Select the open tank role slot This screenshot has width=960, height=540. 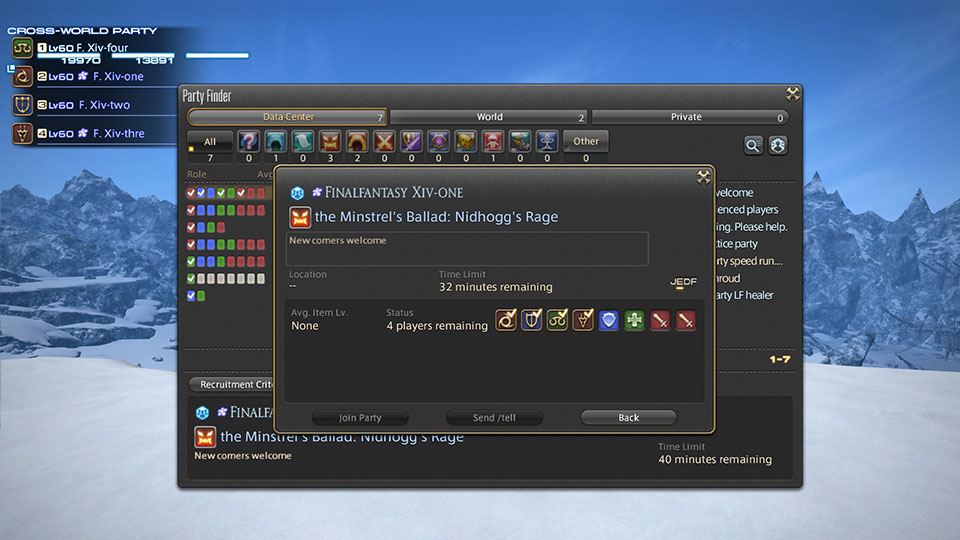[x=608, y=320]
